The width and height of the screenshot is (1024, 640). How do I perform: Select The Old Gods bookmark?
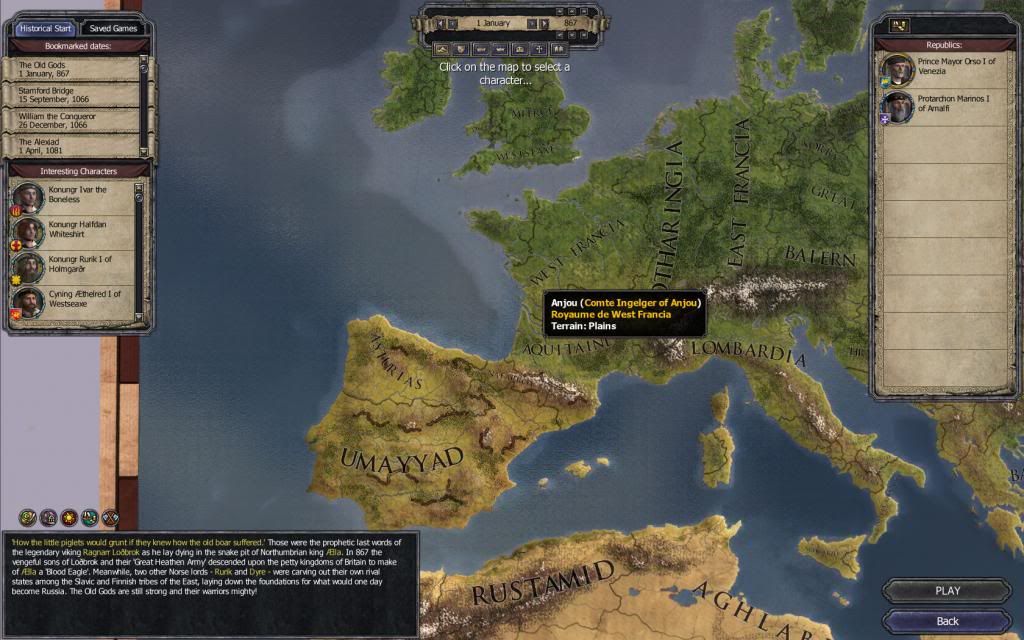[76, 69]
